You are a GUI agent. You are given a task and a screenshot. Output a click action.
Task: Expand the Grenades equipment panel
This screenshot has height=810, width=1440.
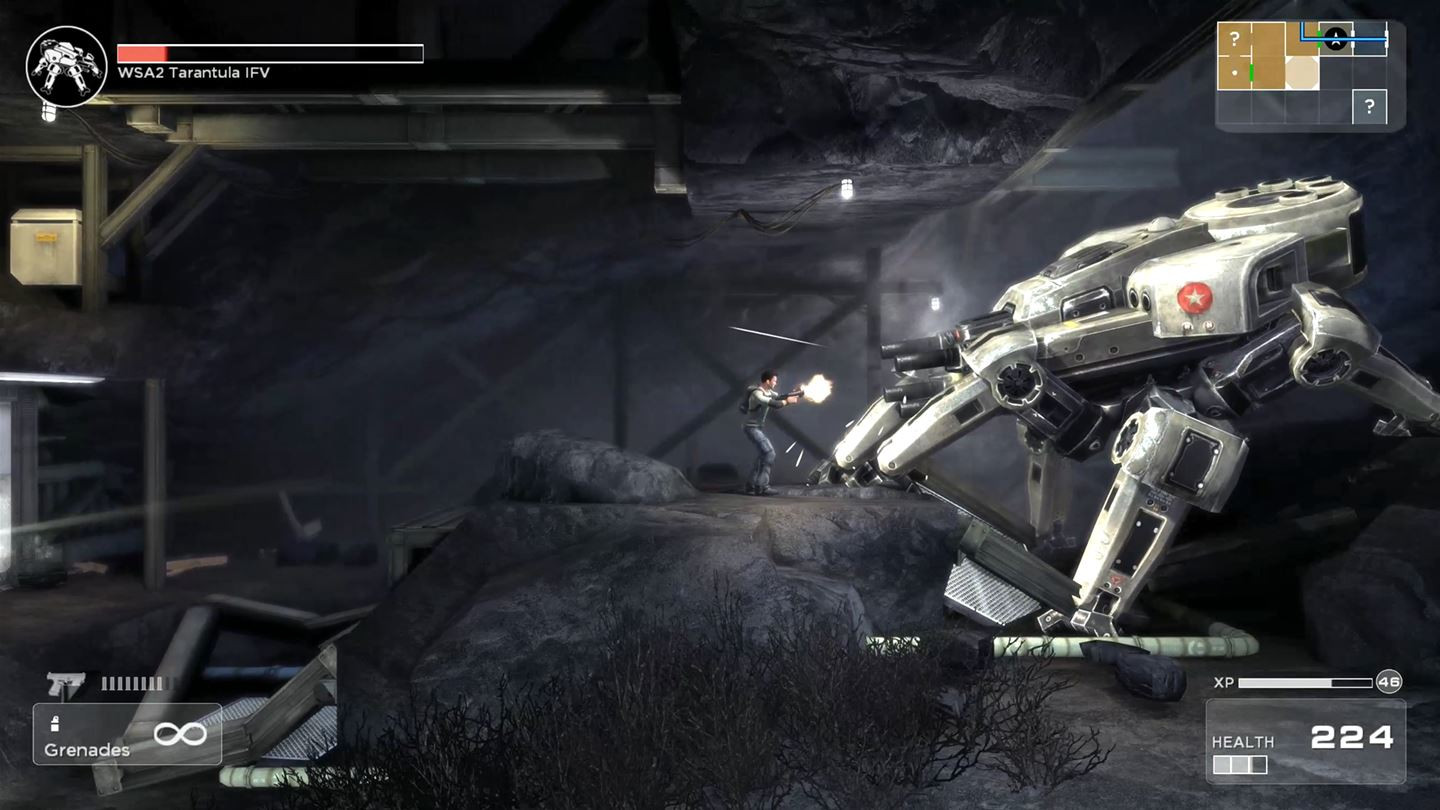(127, 733)
